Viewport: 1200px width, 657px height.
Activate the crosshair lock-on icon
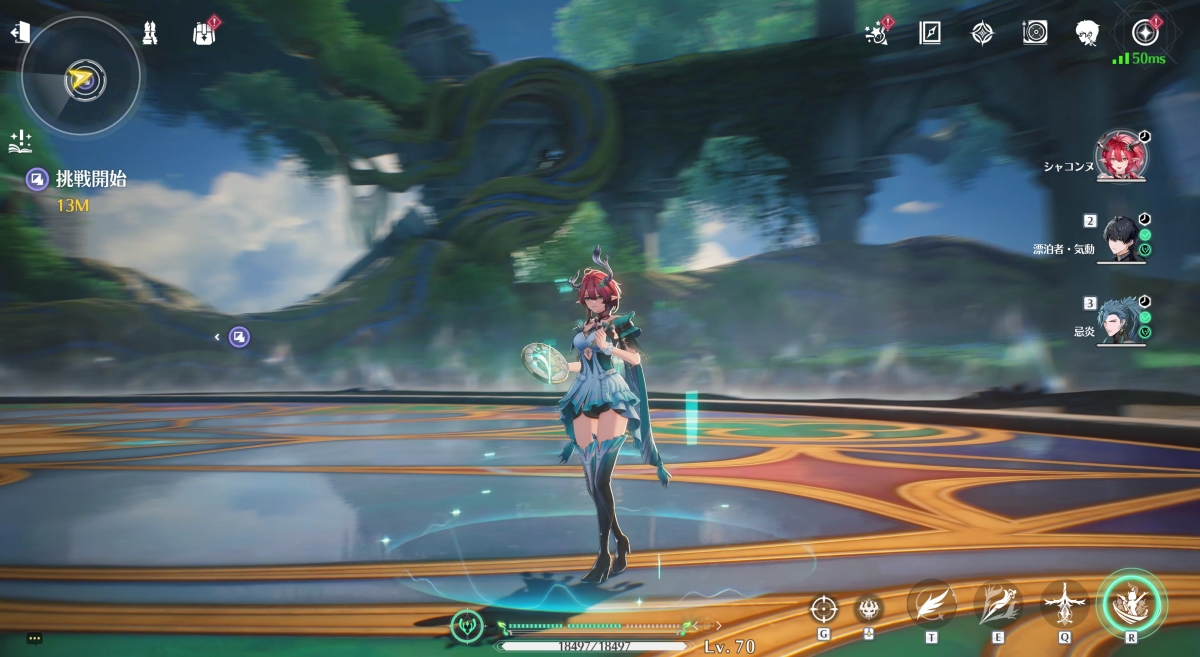pyautogui.click(x=823, y=607)
